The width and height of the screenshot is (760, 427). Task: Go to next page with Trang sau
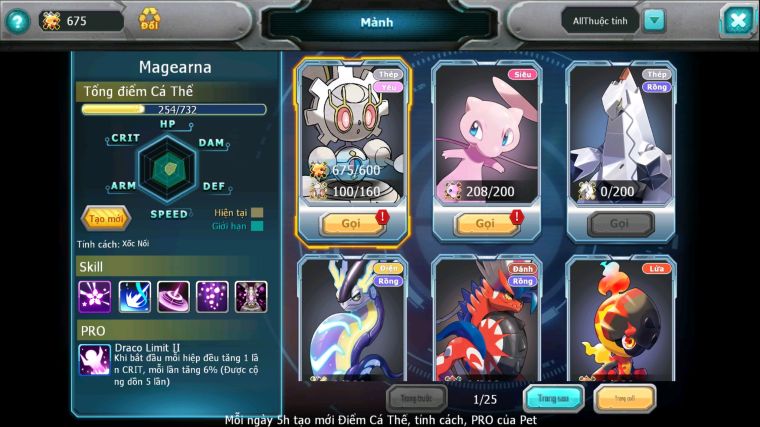click(554, 398)
